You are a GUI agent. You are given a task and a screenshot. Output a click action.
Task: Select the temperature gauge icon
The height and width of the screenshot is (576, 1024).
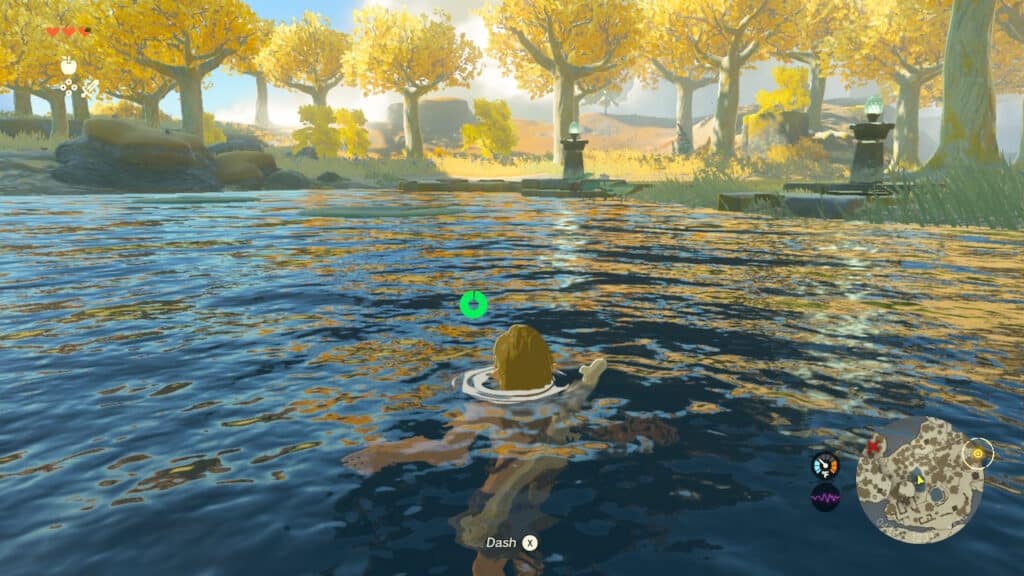825,466
